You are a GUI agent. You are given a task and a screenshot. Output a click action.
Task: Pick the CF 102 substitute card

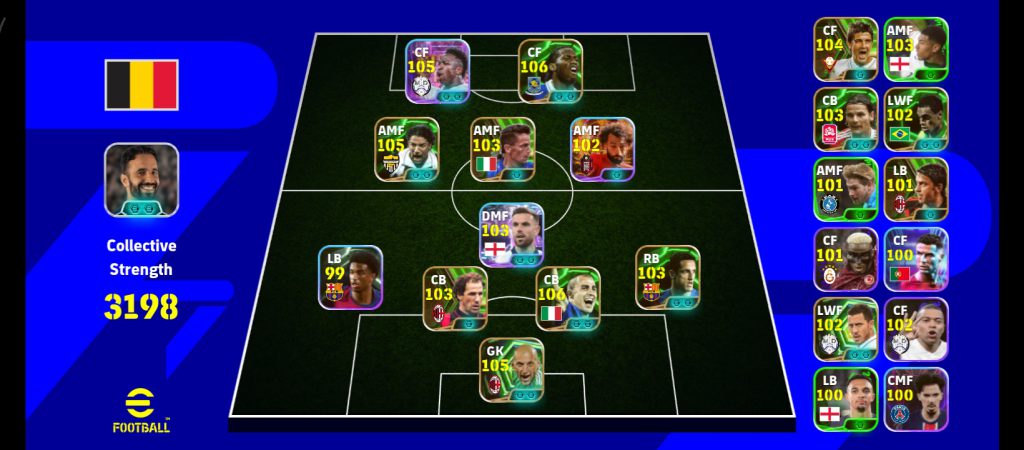(x=915, y=329)
